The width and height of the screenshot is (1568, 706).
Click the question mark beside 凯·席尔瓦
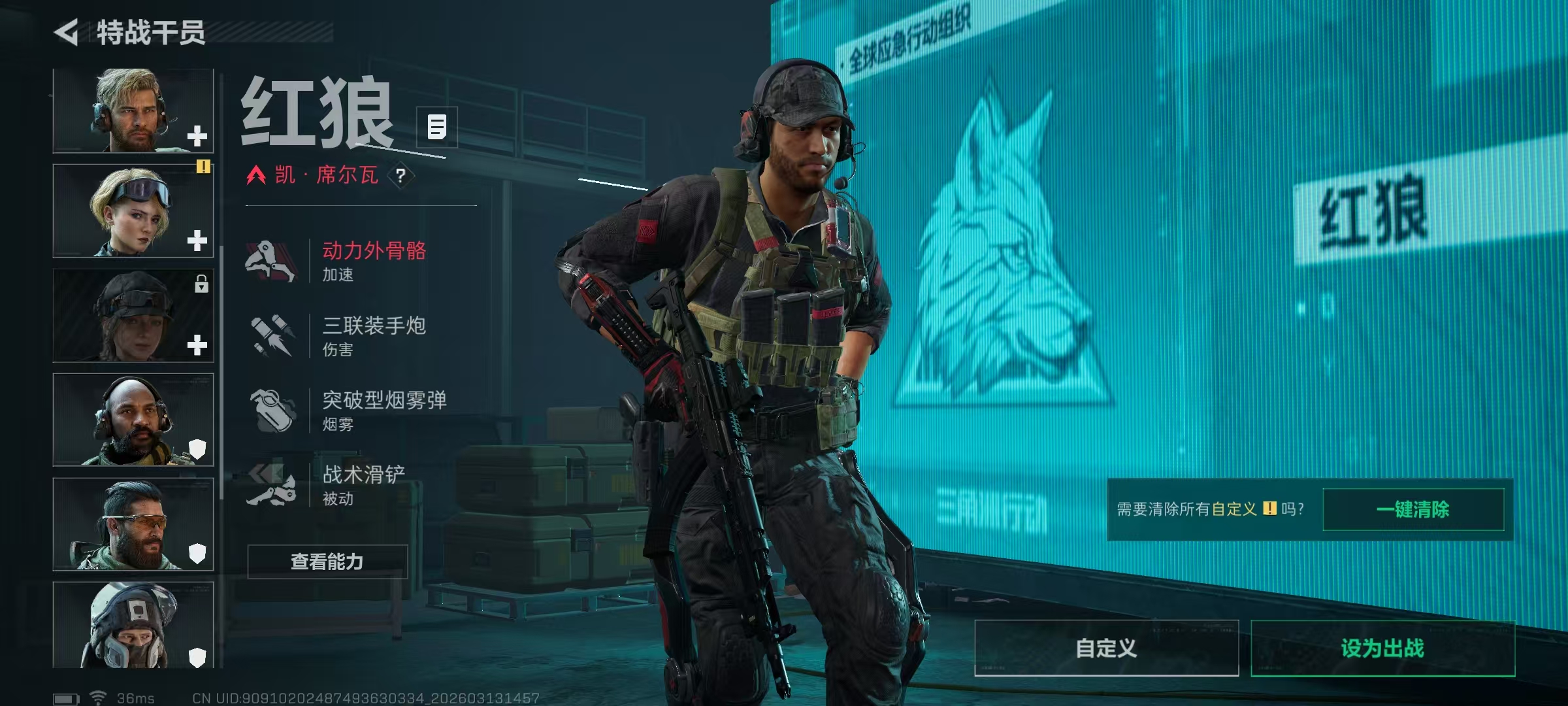coord(400,175)
